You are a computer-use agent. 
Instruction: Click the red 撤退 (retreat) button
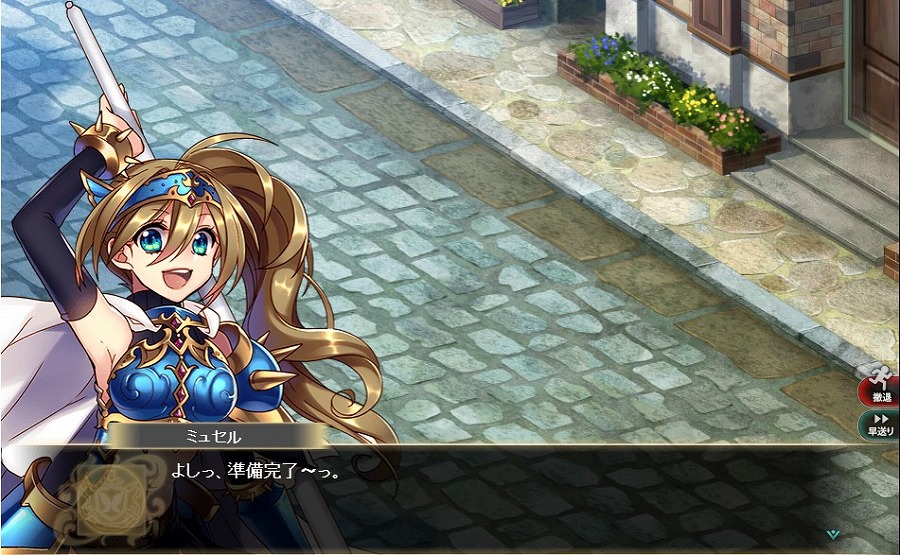point(880,384)
